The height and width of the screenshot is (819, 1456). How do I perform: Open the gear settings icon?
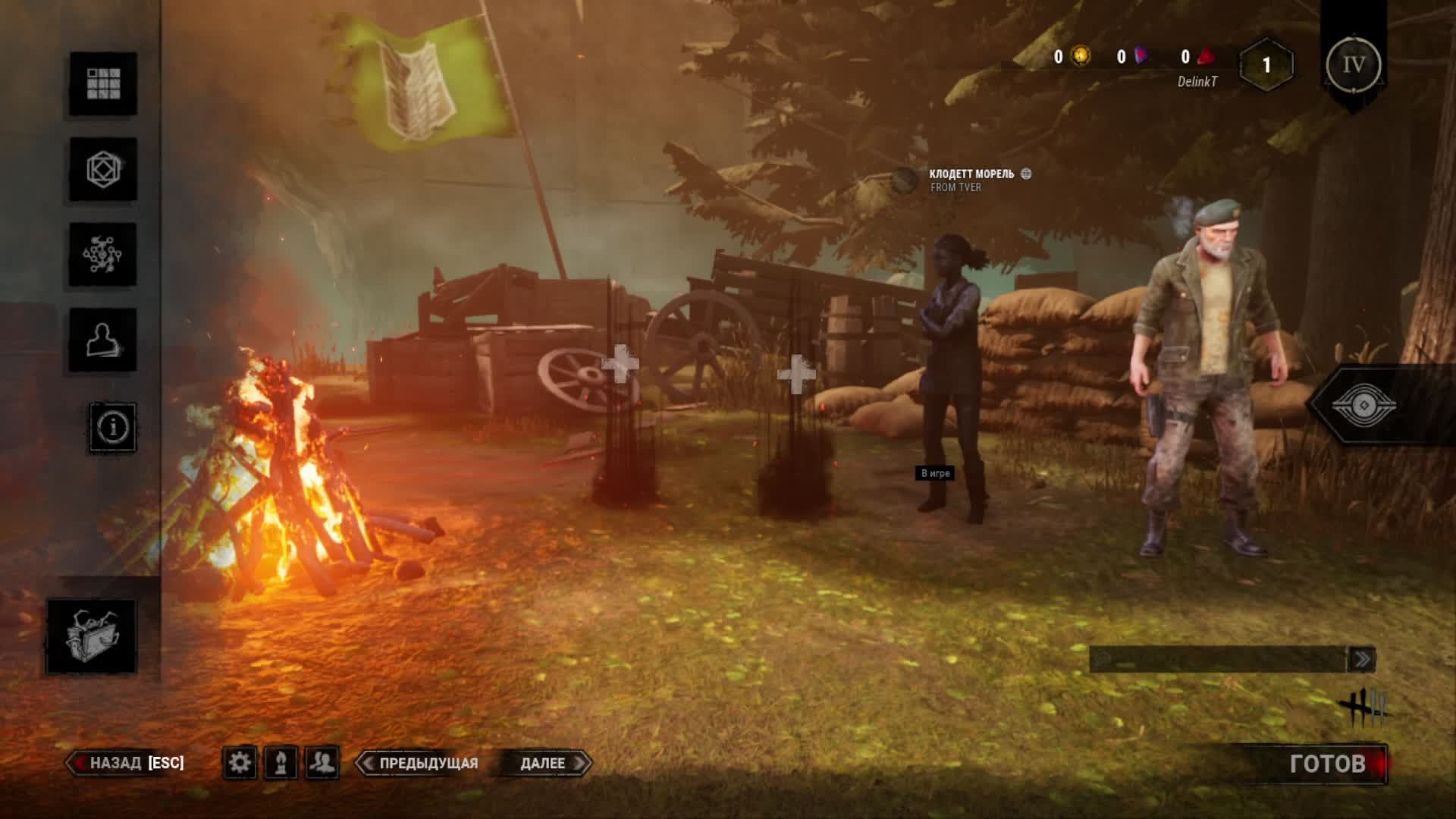[240, 763]
